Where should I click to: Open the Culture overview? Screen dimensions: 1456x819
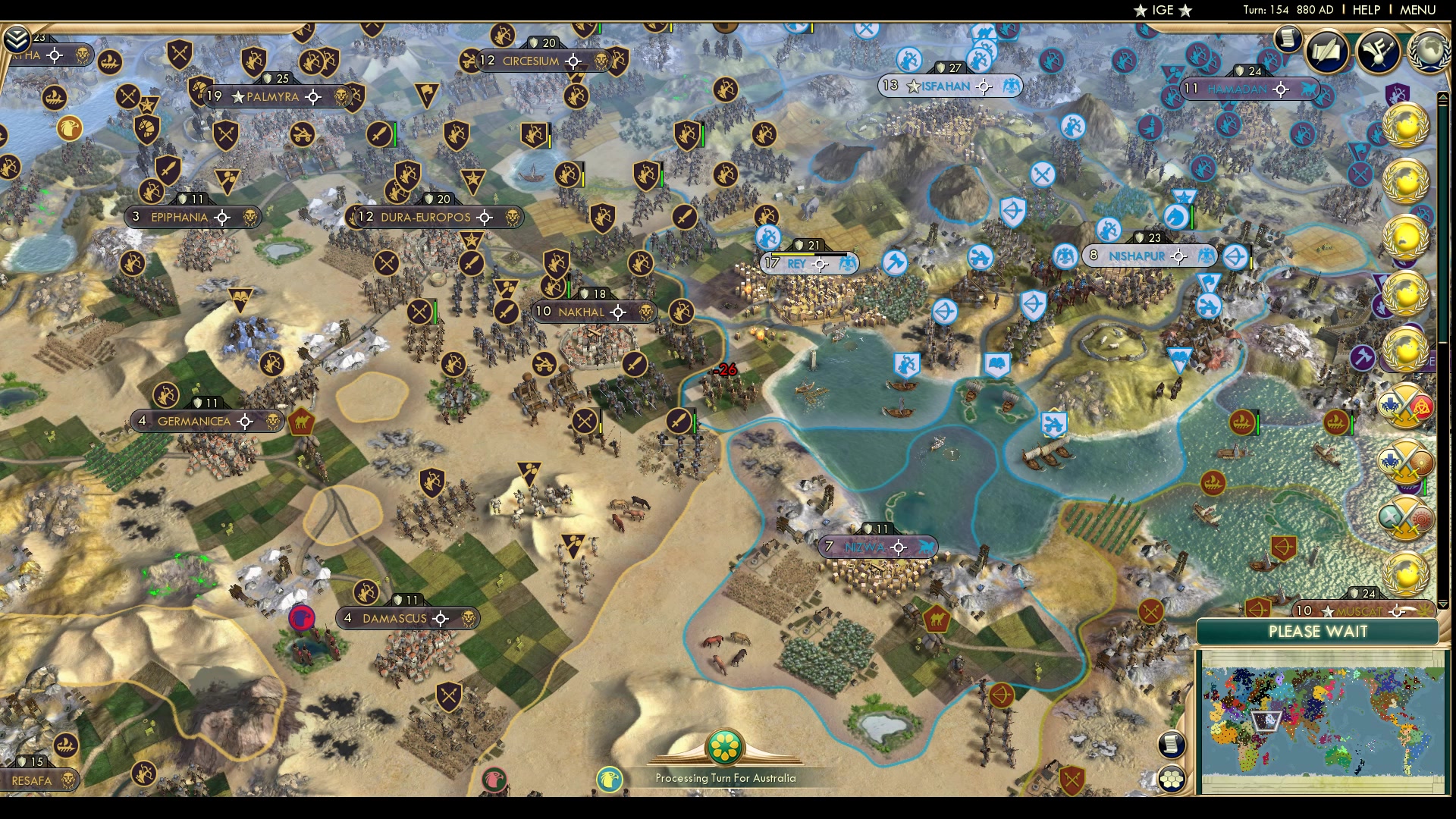pyautogui.click(x=1379, y=50)
